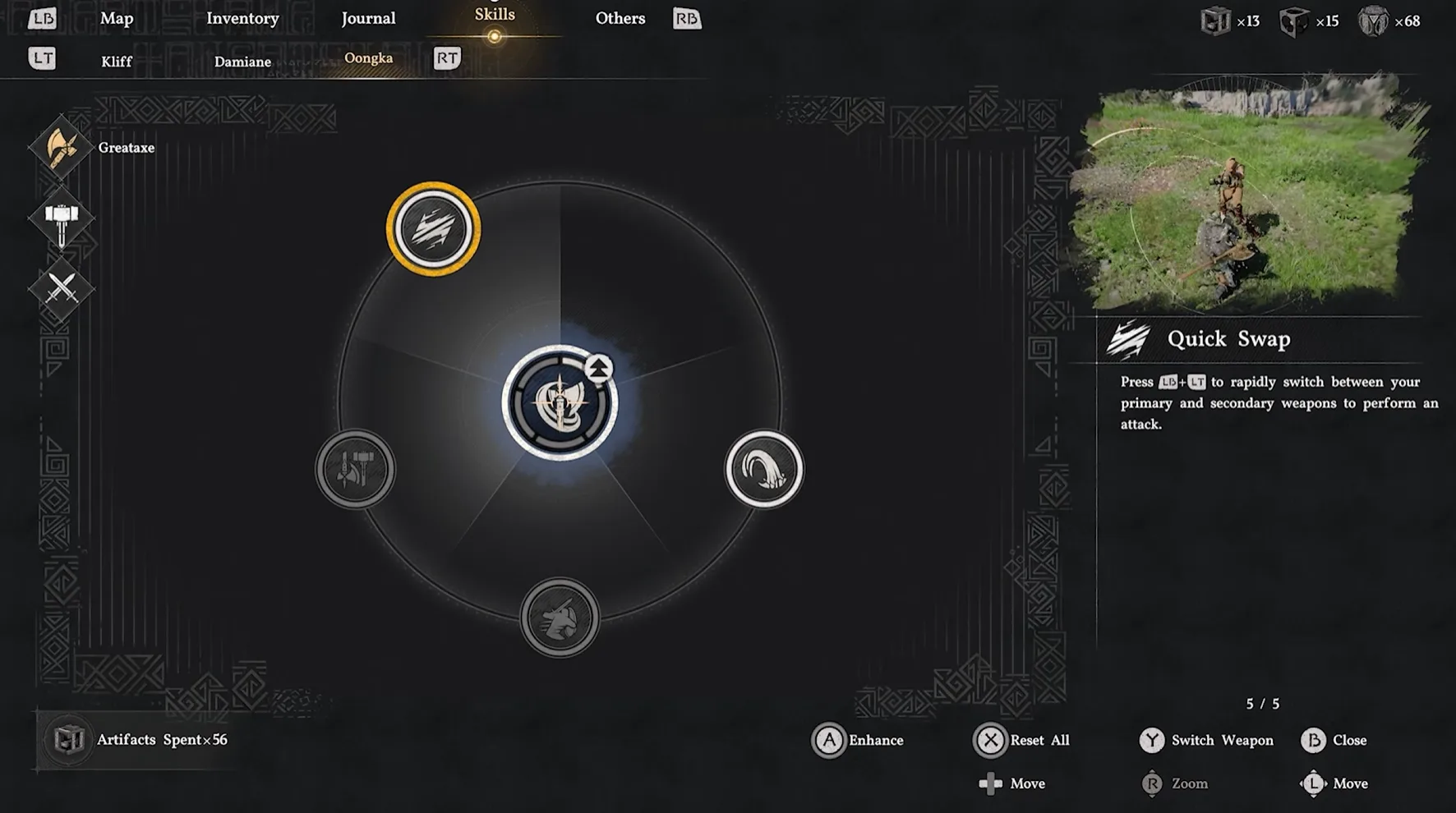This screenshot has width=1456, height=813.
Task: Show Kliff's skill tree
Action: [117, 62]
